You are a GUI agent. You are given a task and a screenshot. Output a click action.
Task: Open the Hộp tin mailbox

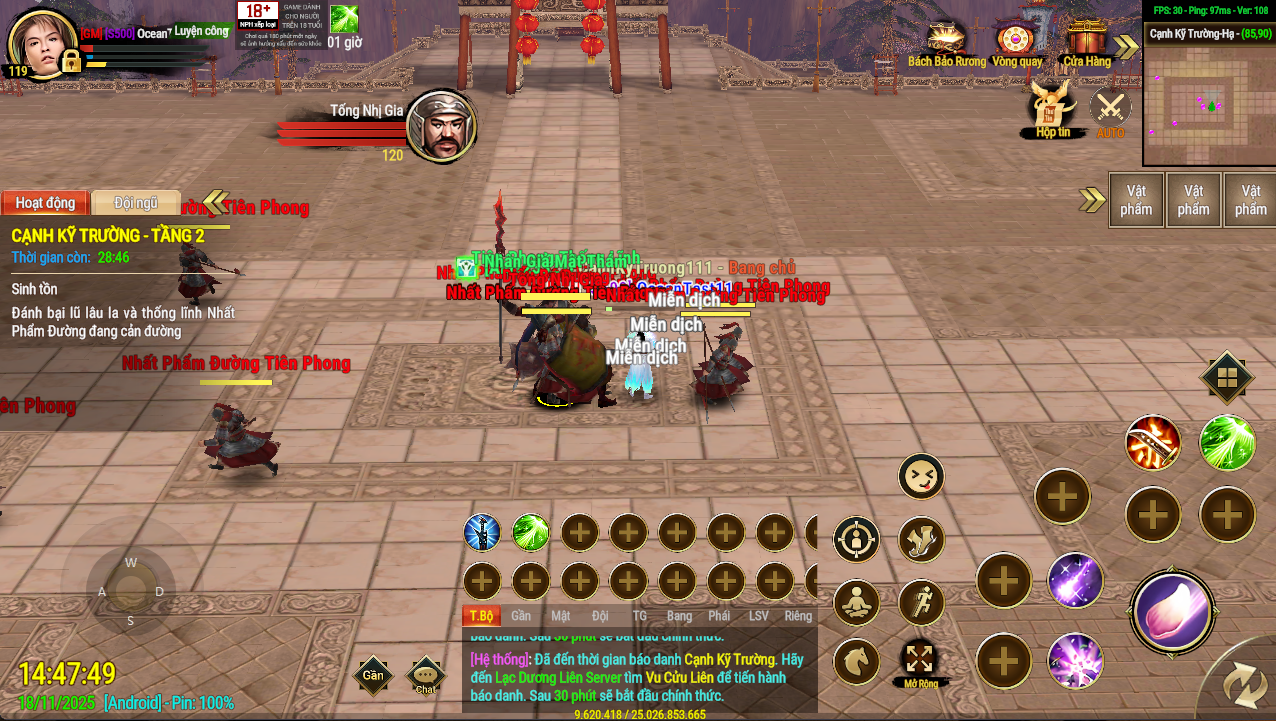[1052, 108]
